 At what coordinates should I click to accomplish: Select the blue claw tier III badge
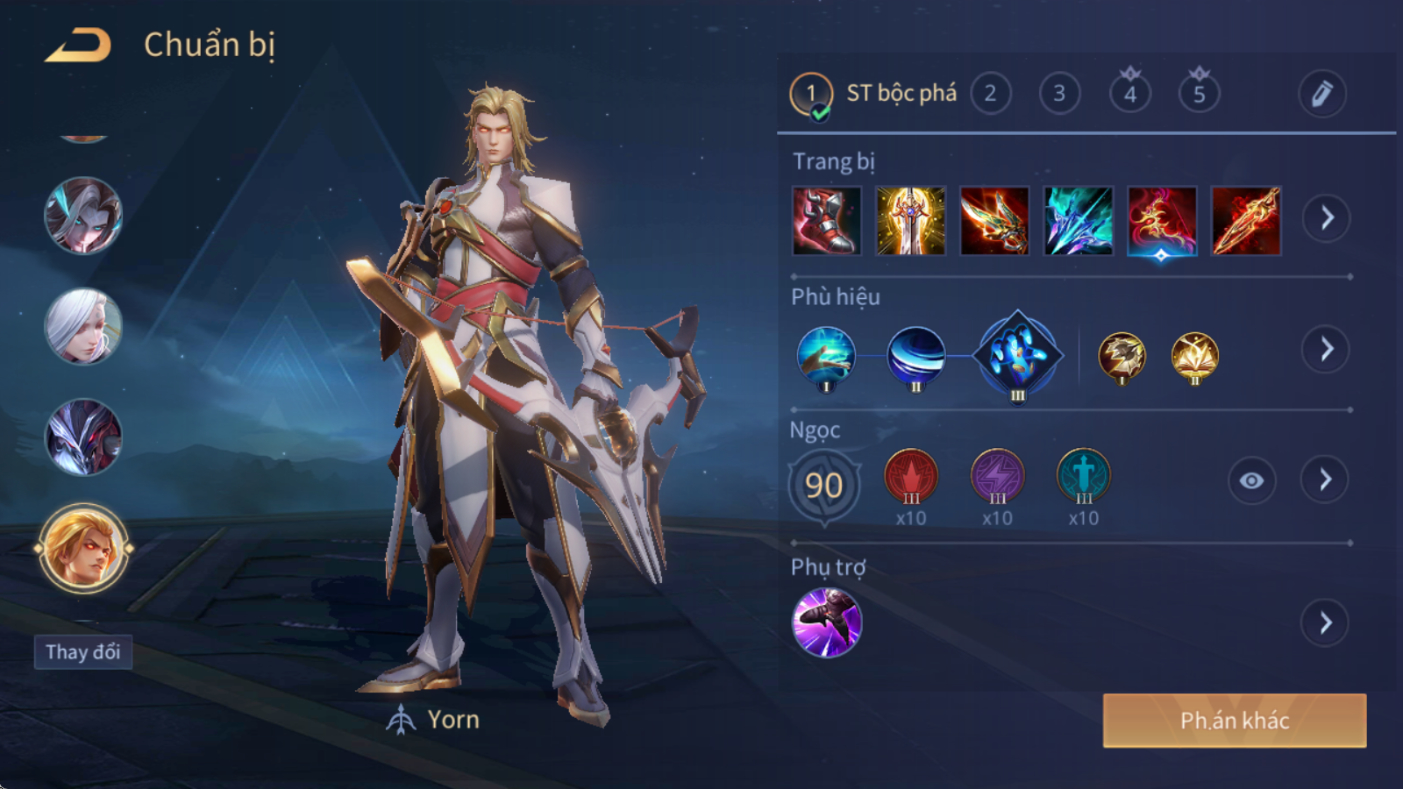click(1017, 356)
